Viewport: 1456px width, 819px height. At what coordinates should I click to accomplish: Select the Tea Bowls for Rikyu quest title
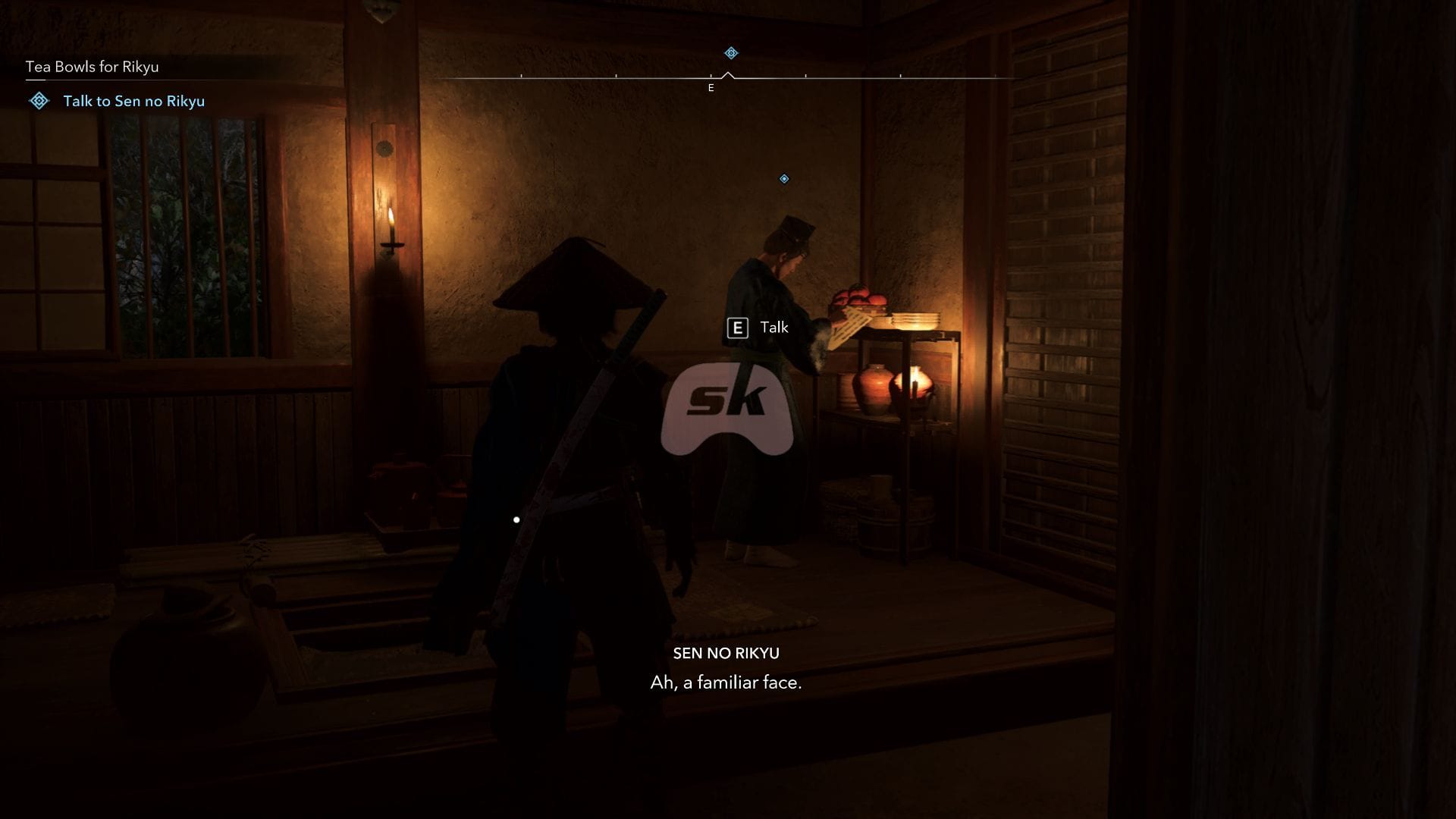(x=93, y=67)
